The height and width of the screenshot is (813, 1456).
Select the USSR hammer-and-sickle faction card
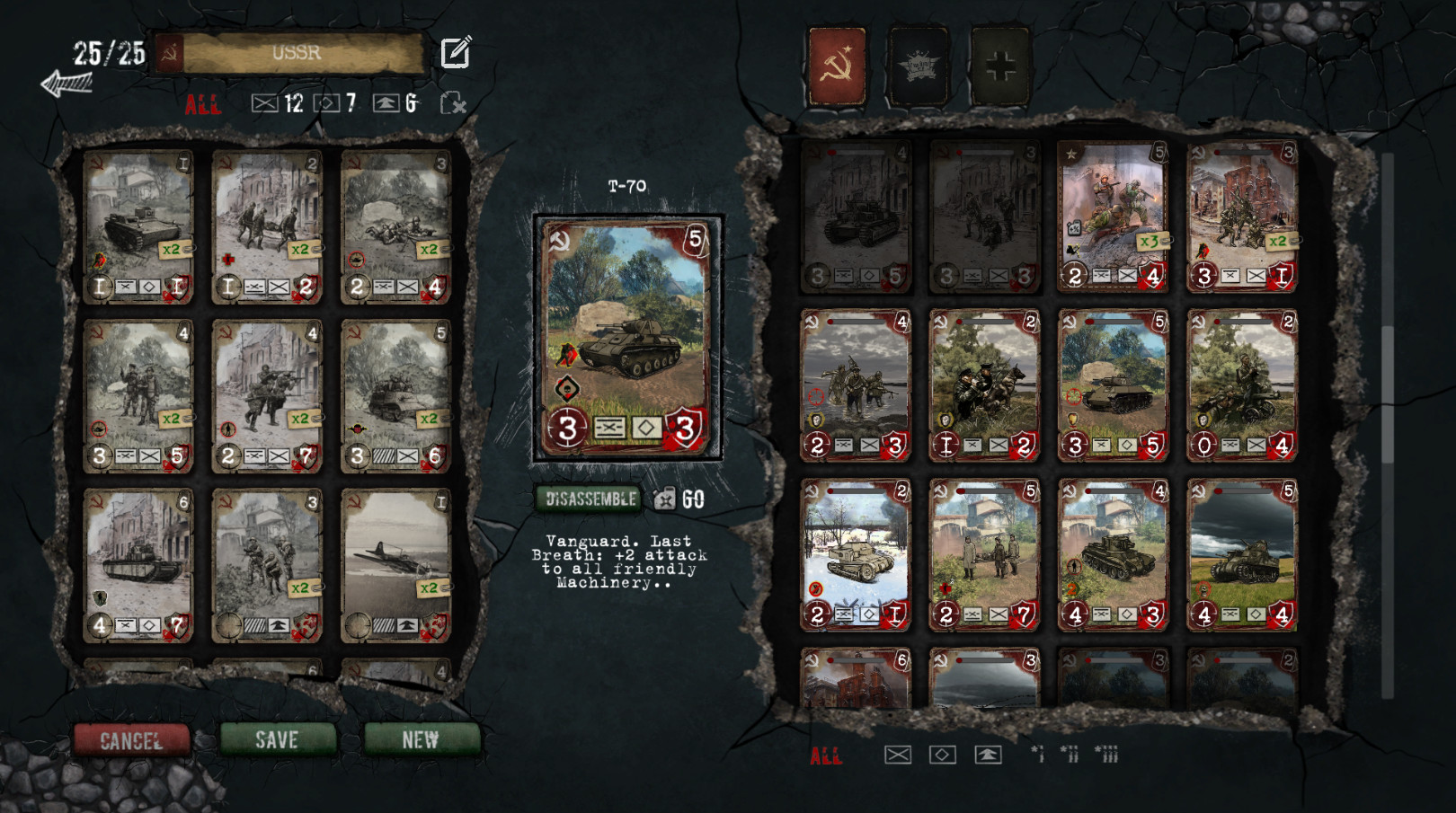[x=837, y=66]
